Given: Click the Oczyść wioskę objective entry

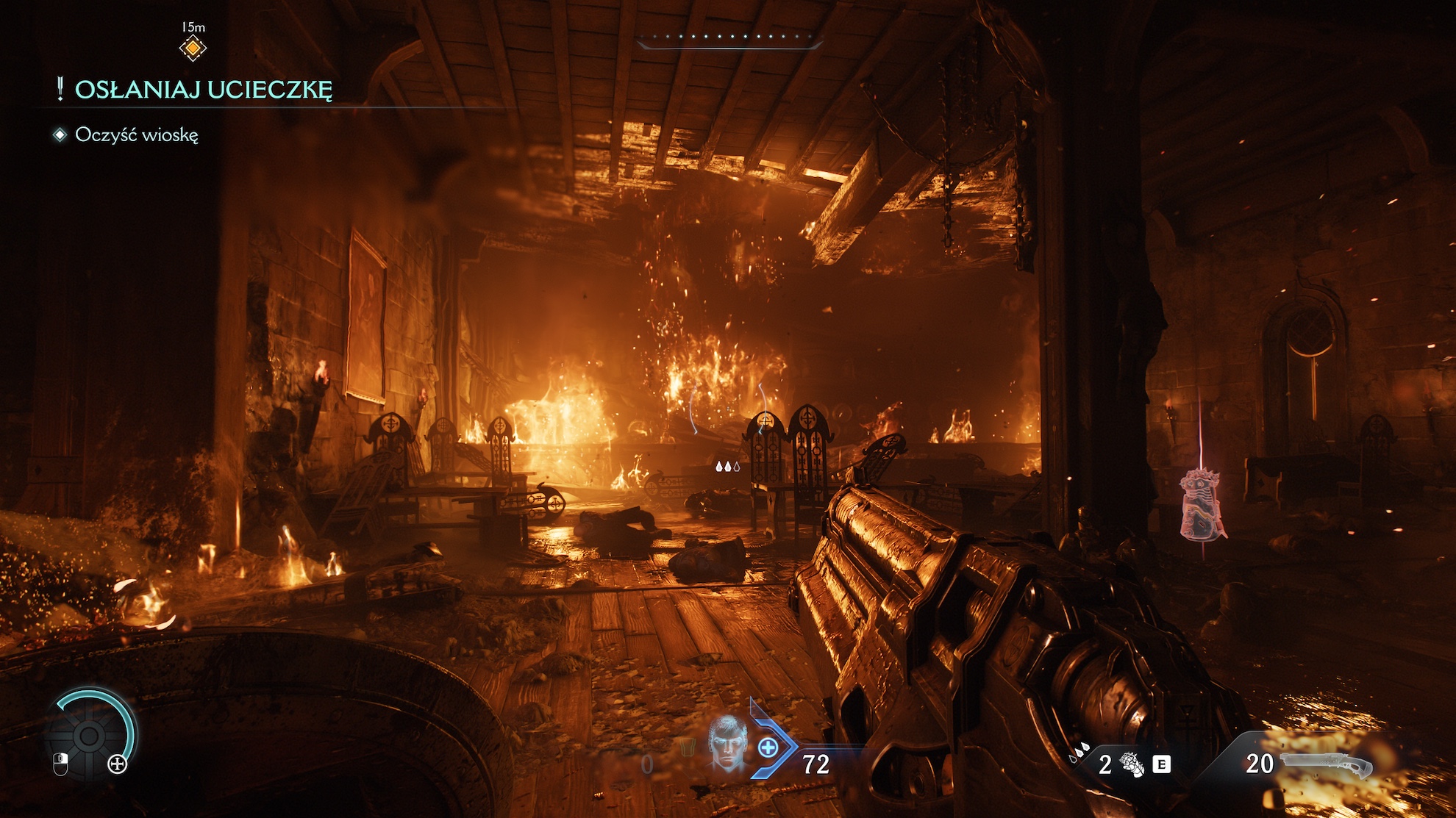Looking at the screenshot, I should pyautogui.click(x=136, y=135).
